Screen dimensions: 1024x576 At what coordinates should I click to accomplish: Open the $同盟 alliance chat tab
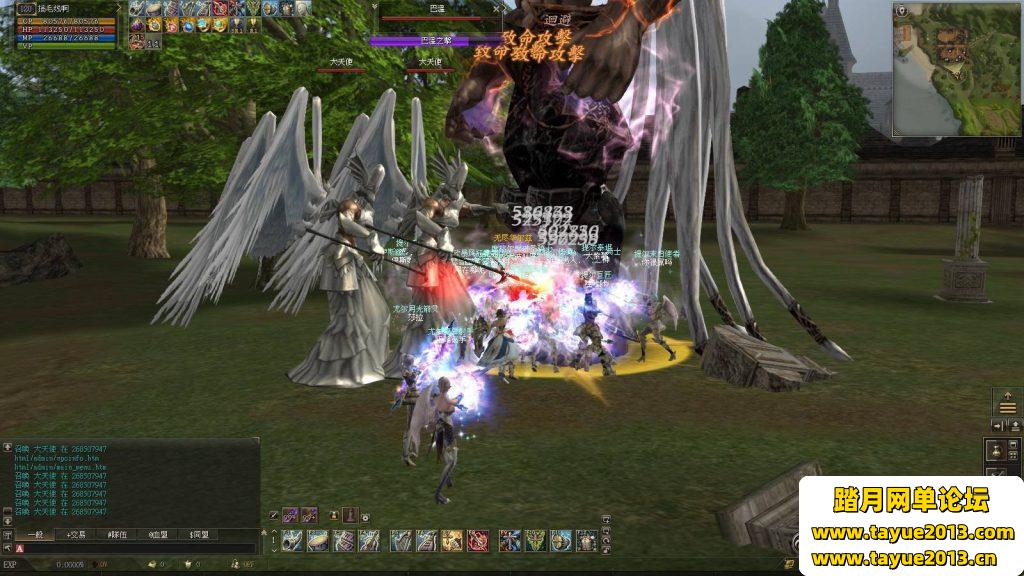tap(200, 535)
